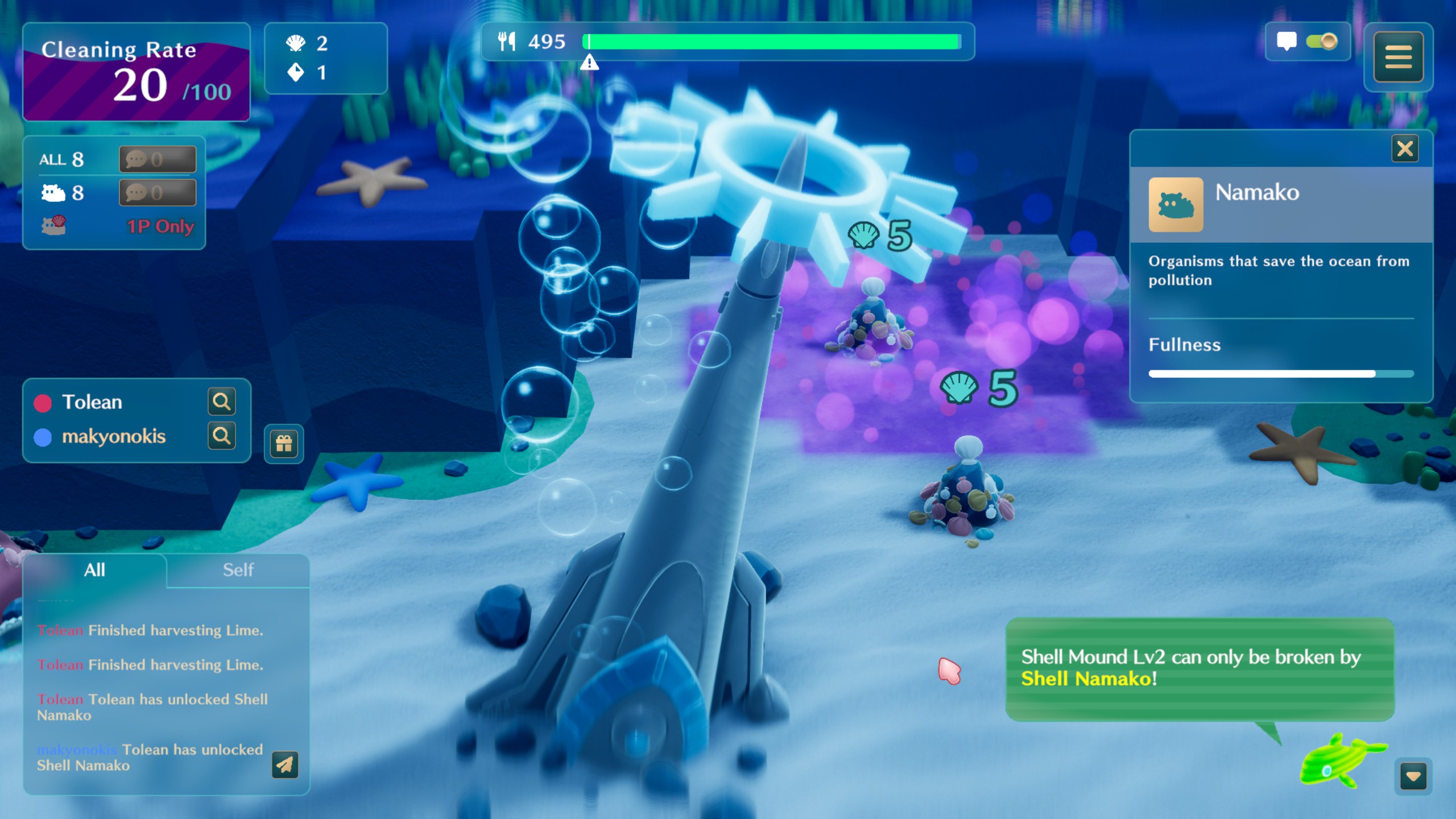Locate player Tolean with magnifier
This screenshot has width=1456, height=819.
click(221, 402)
